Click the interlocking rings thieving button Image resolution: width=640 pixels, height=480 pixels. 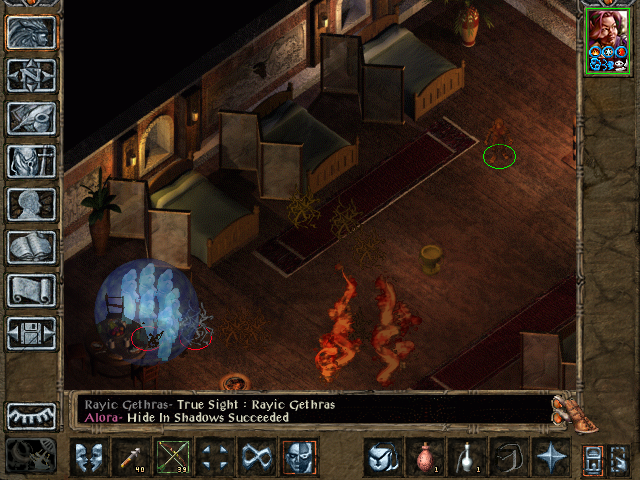257,457
